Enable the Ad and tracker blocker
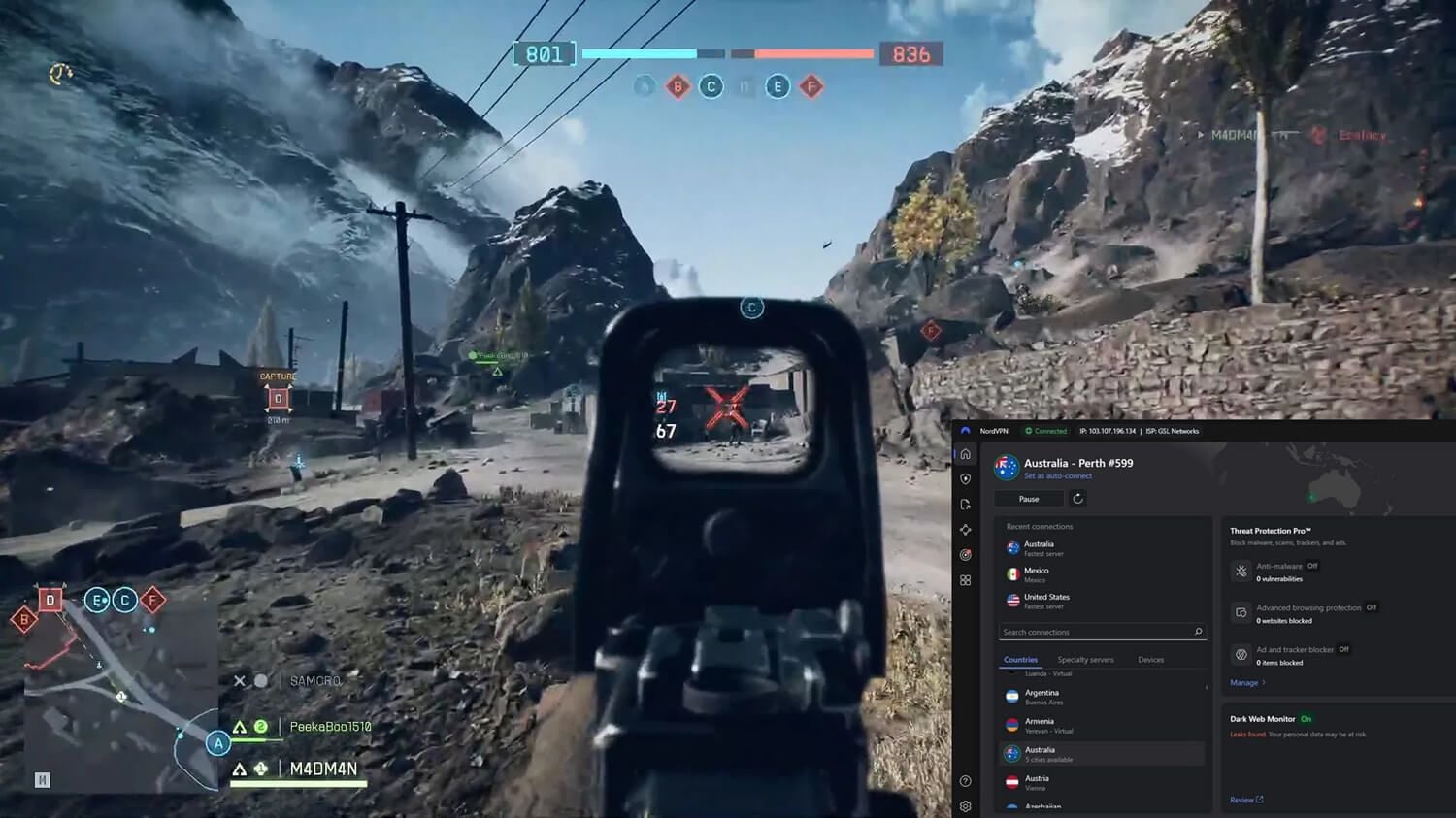The height and width of the screenshot is (818, 1456). point(1344,649)
